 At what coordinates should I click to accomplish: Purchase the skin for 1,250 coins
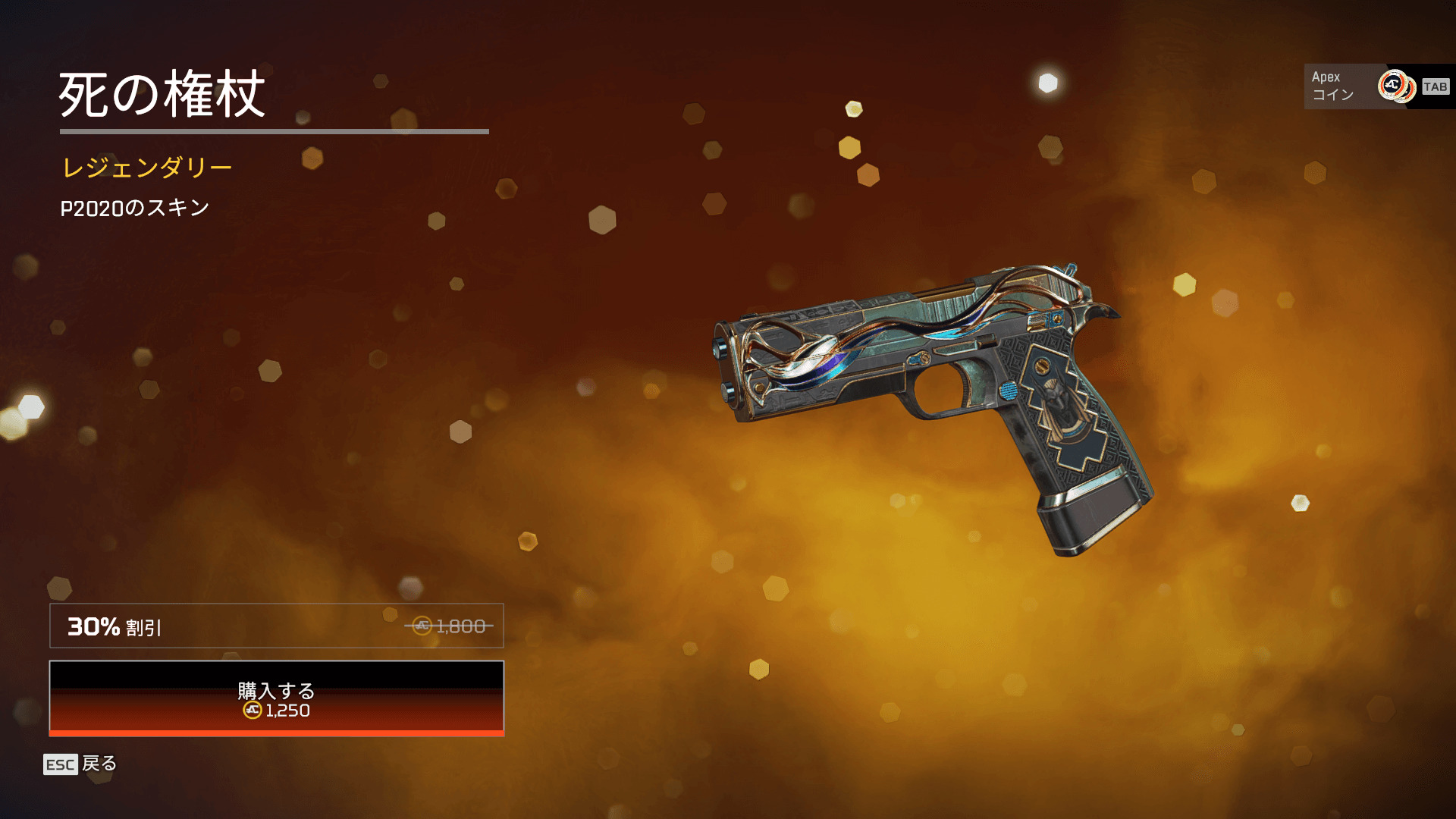point(276,698)
